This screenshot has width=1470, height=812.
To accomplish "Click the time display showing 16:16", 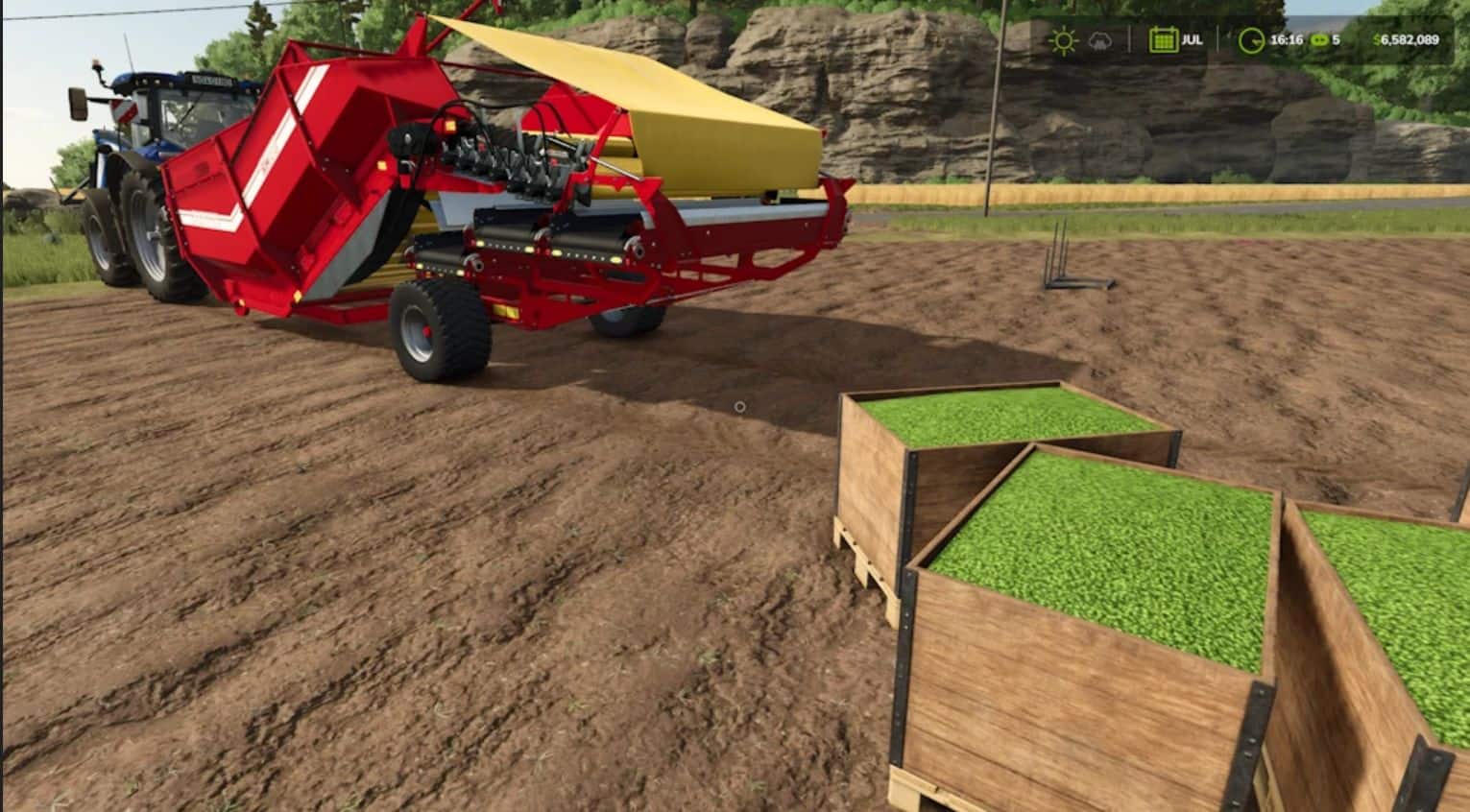I will (x=1285, y=40).
